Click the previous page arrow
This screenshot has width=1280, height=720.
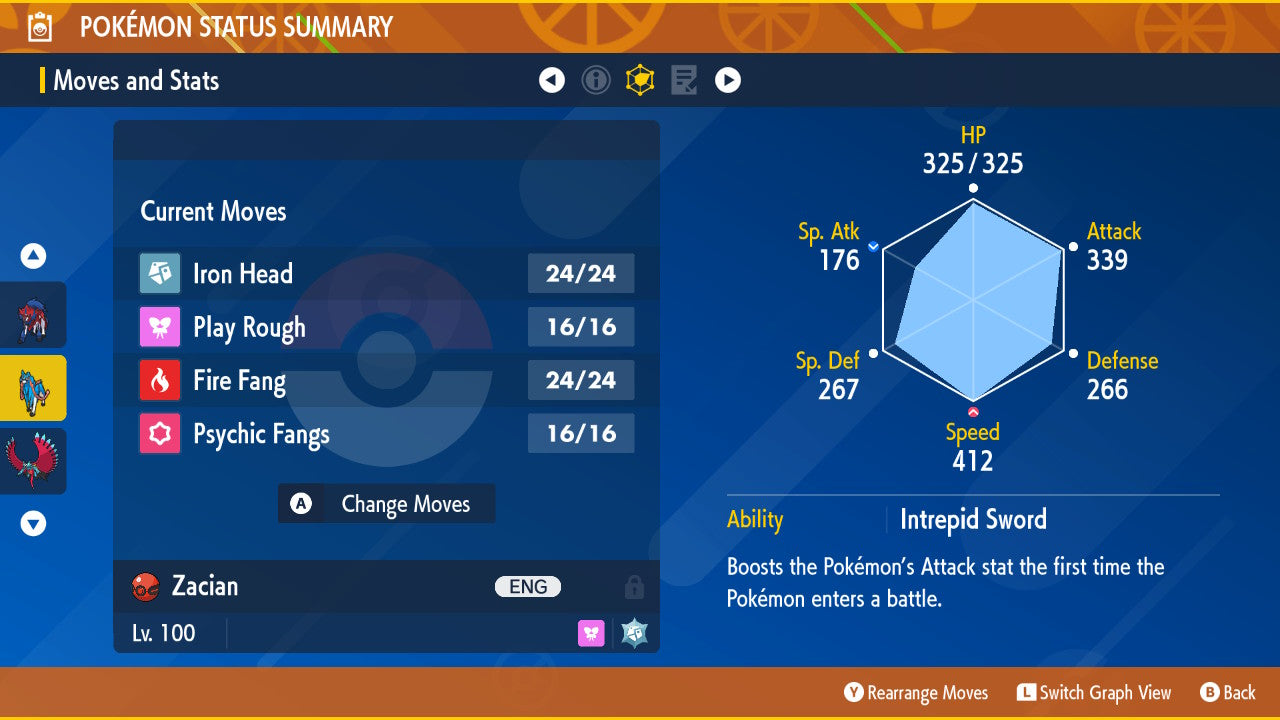click(x=552, y=80)
